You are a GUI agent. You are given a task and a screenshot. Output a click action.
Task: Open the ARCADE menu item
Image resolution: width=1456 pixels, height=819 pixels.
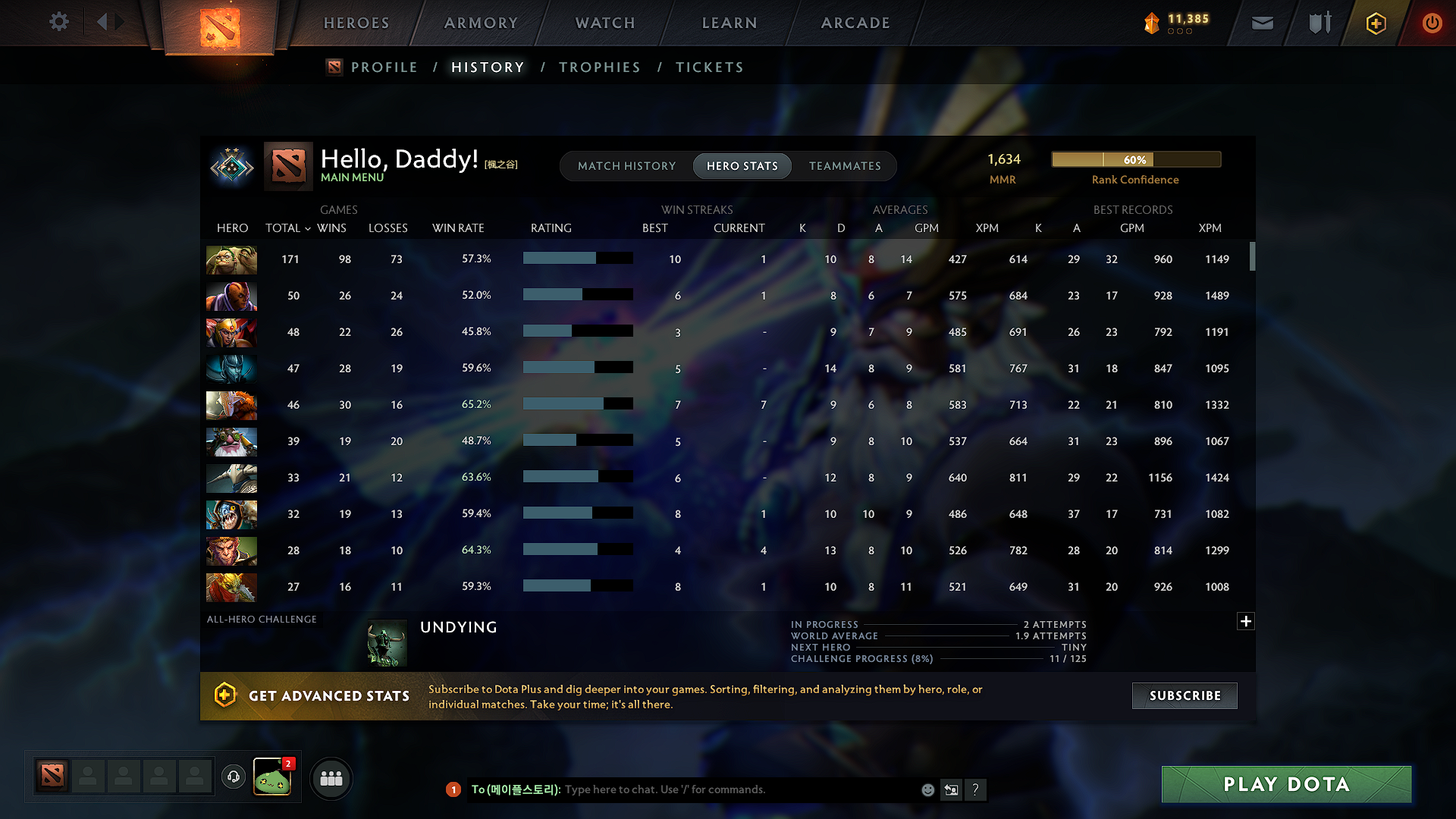point(855,23)
